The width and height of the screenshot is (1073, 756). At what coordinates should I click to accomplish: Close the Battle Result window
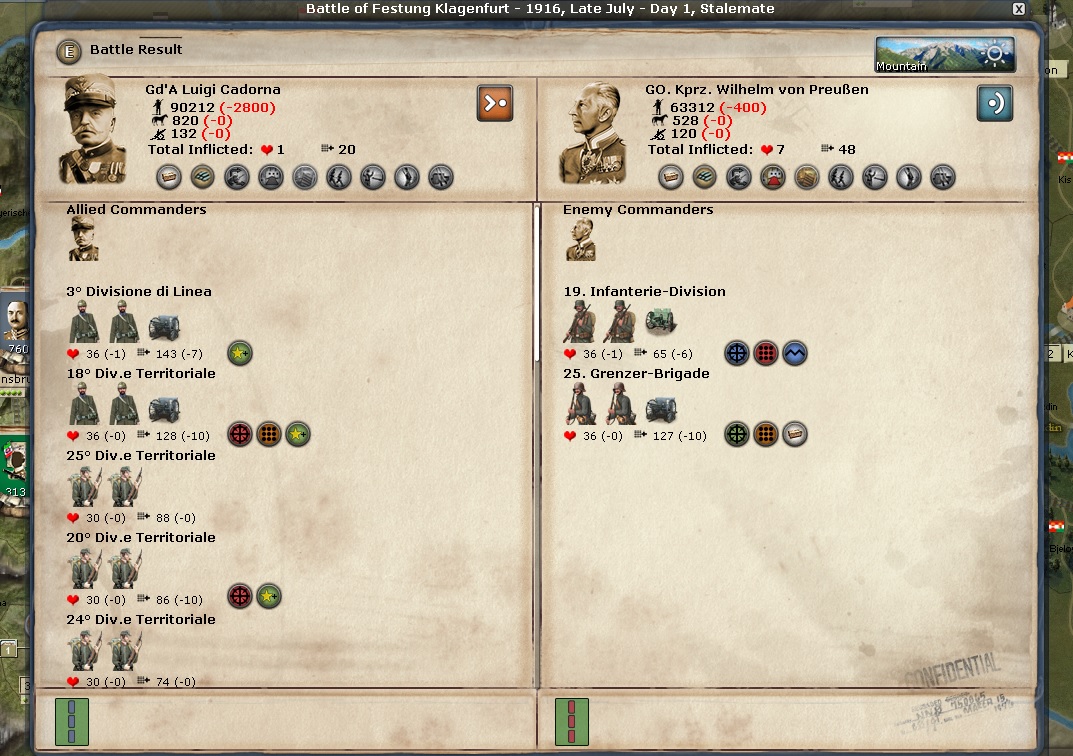tap(1018, 9)
